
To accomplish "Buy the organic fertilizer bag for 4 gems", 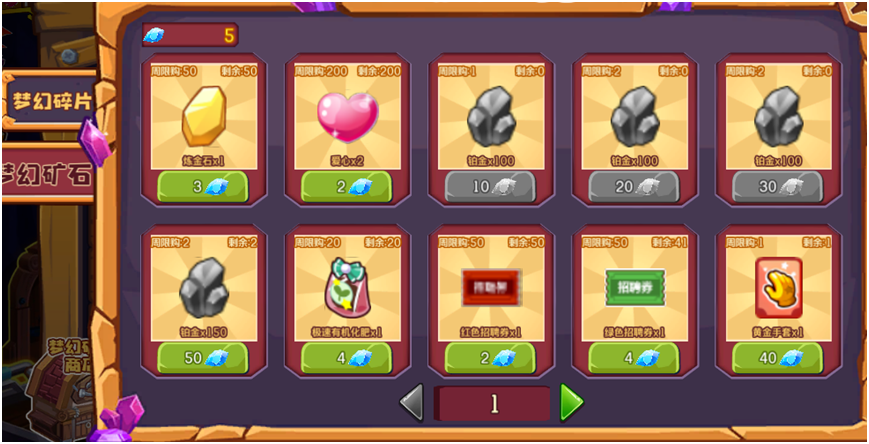I will (x=346, y=358).
